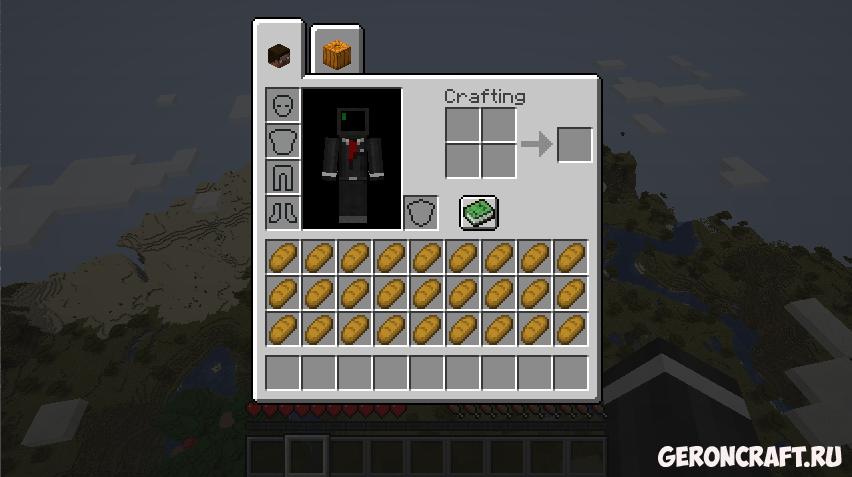Screen dimensions: 852x477
Task: Switch to the pumpkin tab
Action: click(x=337, y=52)
